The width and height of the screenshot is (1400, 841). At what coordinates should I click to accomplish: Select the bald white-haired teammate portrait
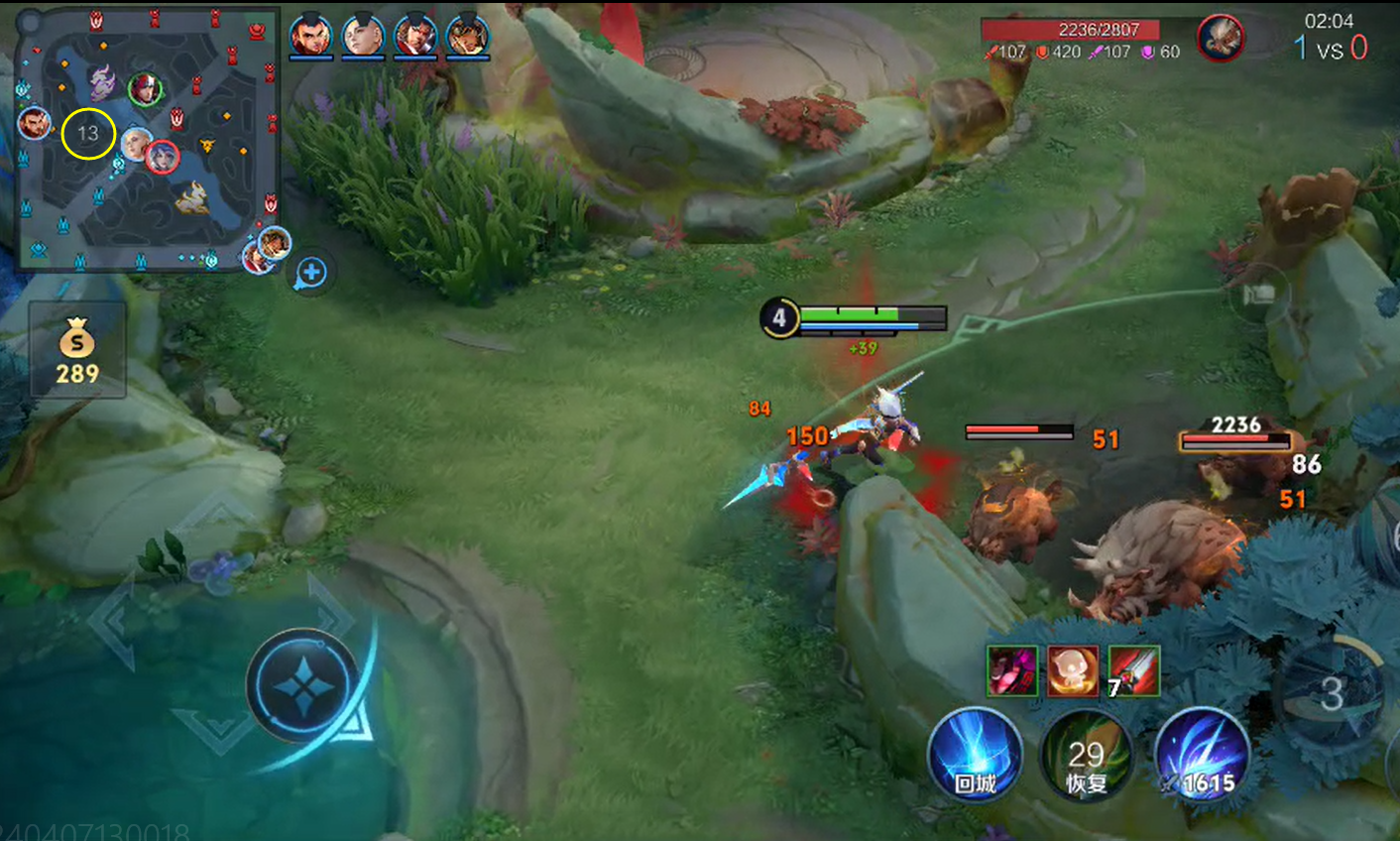[x=363, y=37]
